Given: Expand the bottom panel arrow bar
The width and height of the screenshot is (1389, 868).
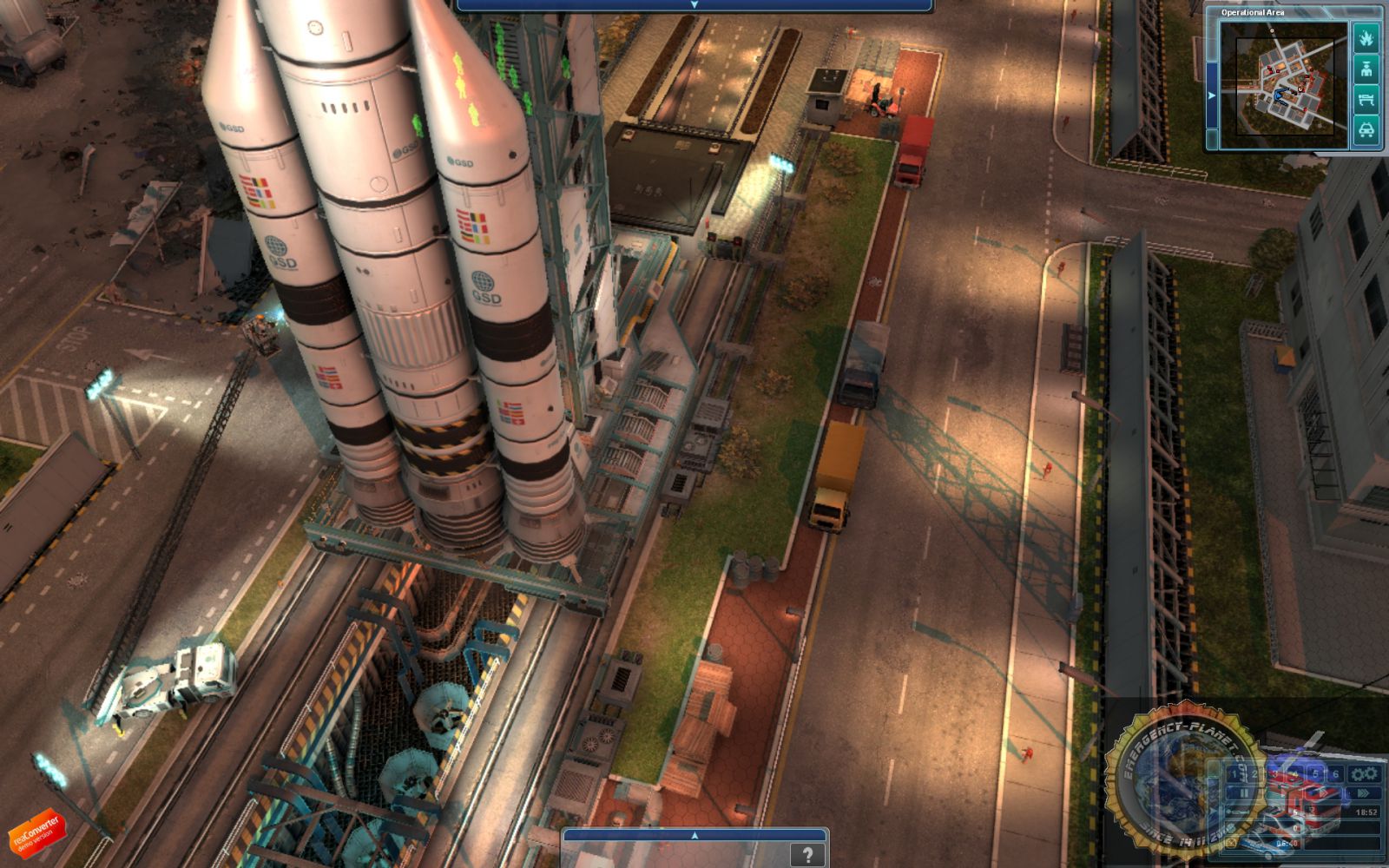Looking at the screenshot, I should click(694, 836).
